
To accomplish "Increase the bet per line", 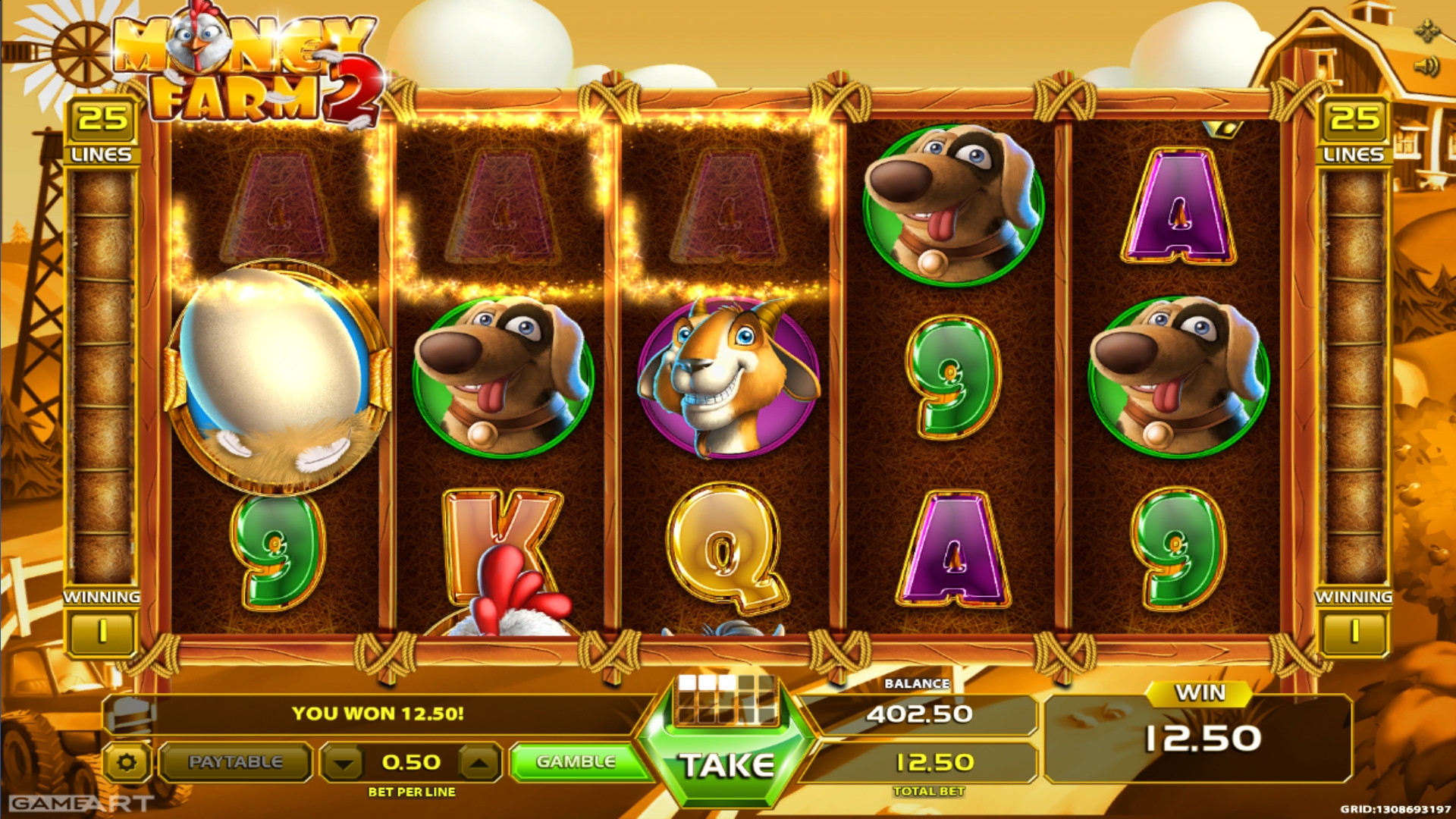I will coord(479,762).
